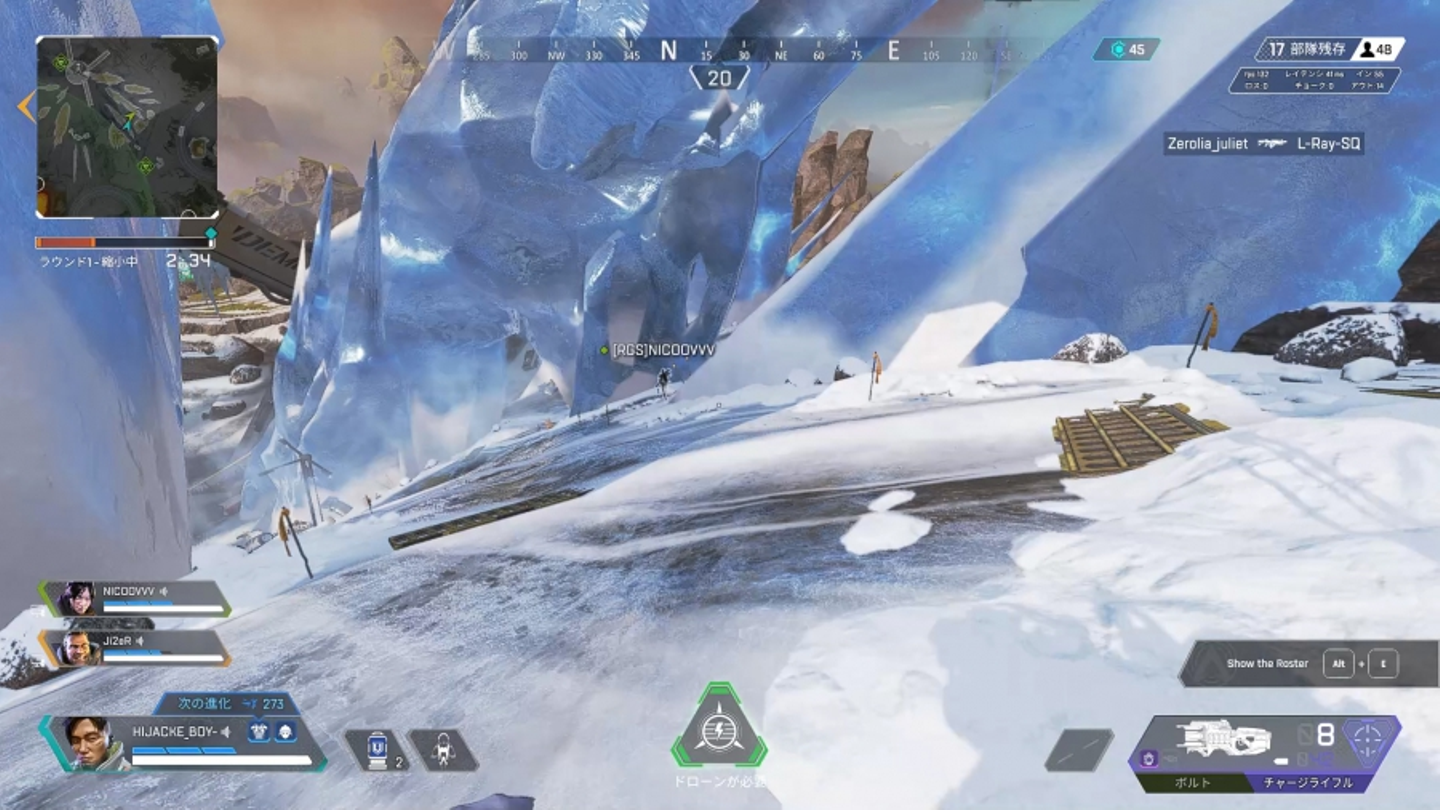
Task: Click the Zerolia_juliet kill feed entry
Action: (1264, 144)
